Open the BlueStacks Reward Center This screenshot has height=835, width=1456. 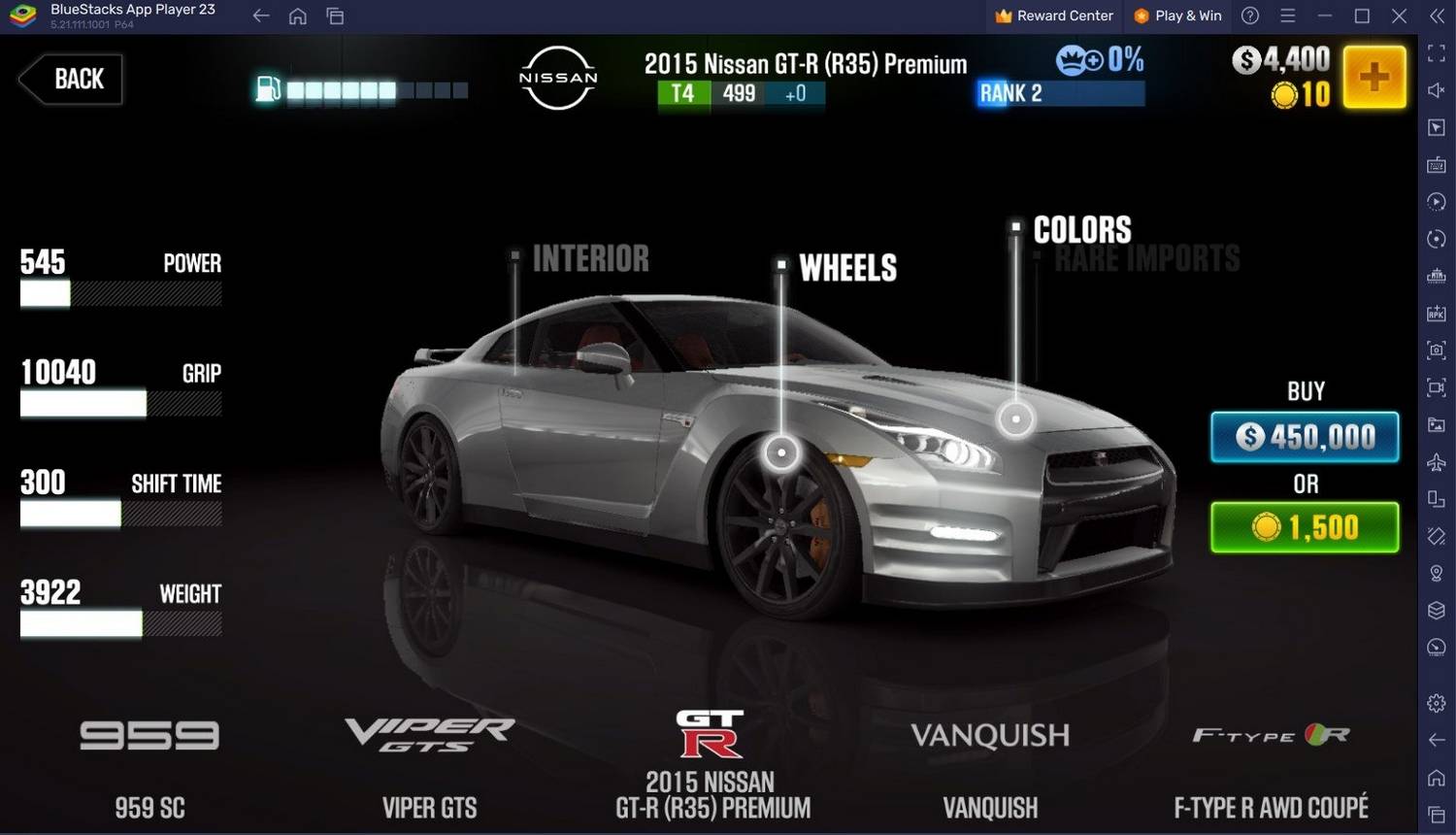[x=1054, y=16]
